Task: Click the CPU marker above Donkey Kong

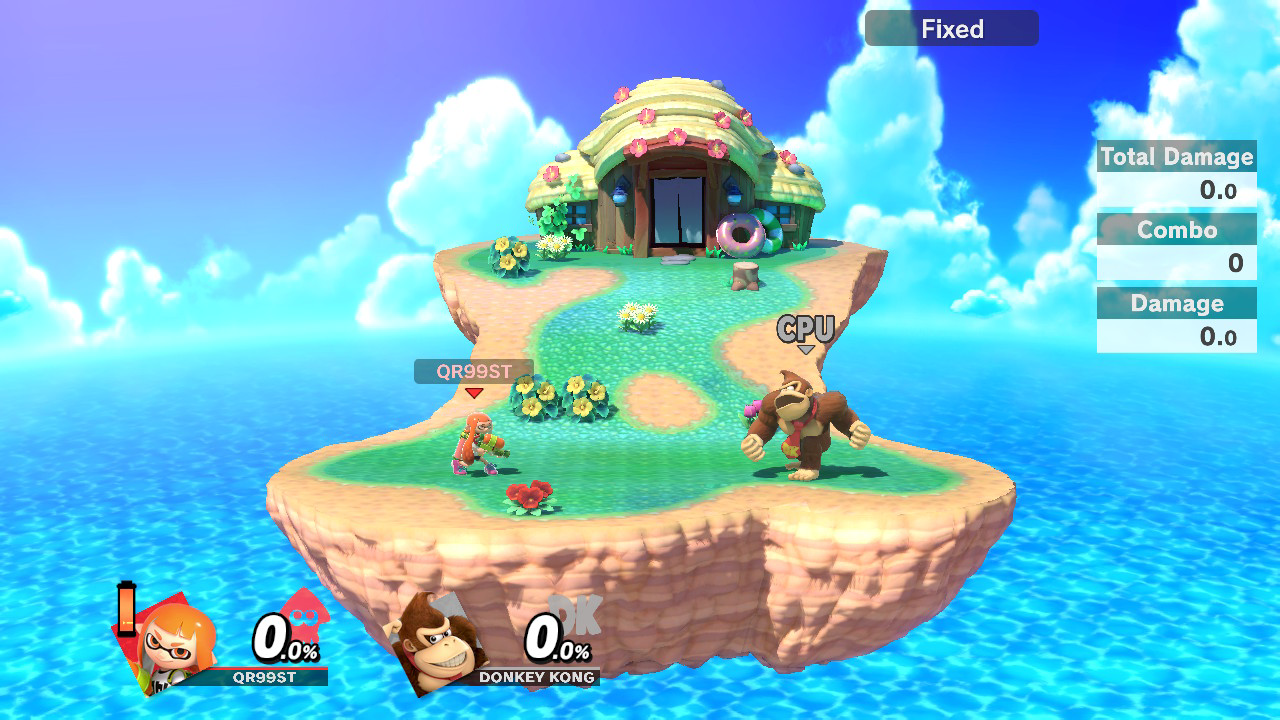Action: click(x=805, y=329)
